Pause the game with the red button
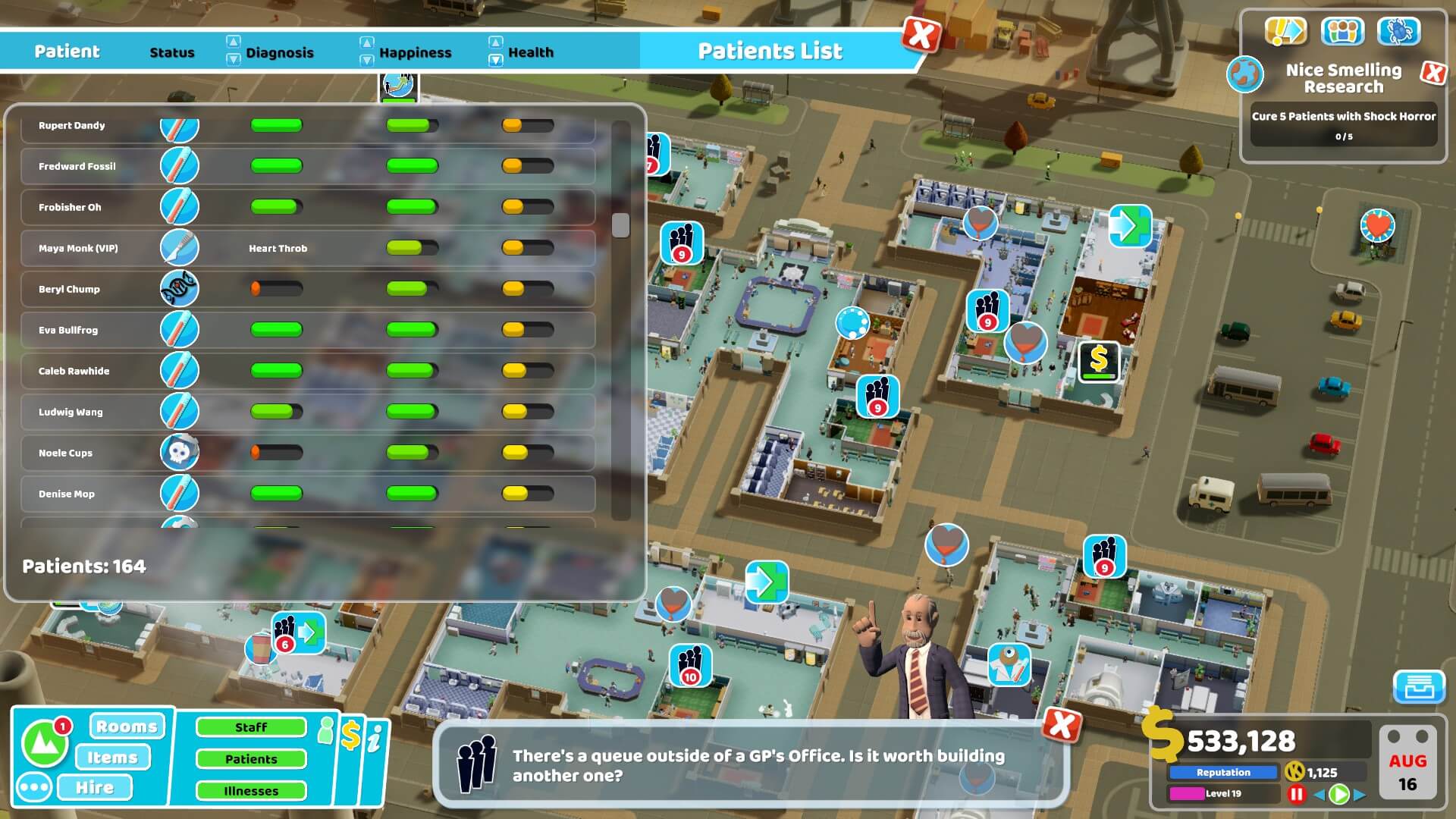Image resolution: width=1456 pixels, height=819 pixels. [1296, 794]
